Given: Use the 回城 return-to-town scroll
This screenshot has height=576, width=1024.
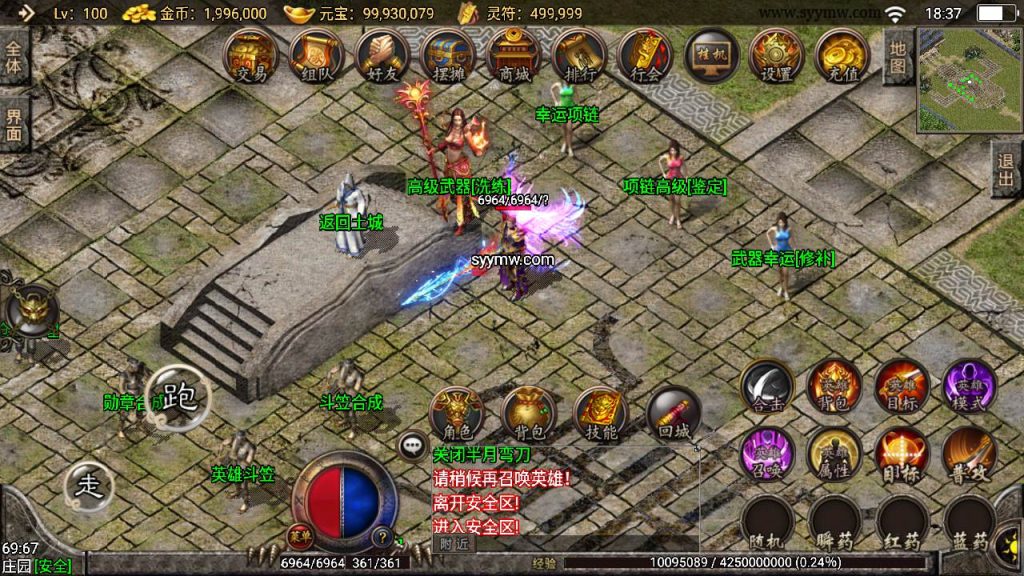Looking at the screenshot, I should pyautogui.click(x=672, y=414).
